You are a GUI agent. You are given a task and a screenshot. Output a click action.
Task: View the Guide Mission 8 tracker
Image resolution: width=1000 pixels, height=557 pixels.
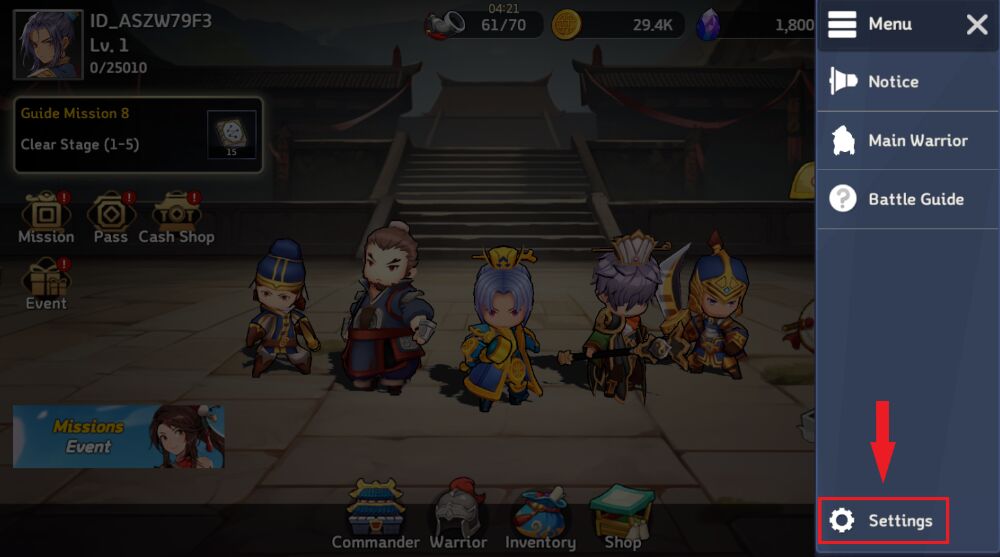point(138,134)
